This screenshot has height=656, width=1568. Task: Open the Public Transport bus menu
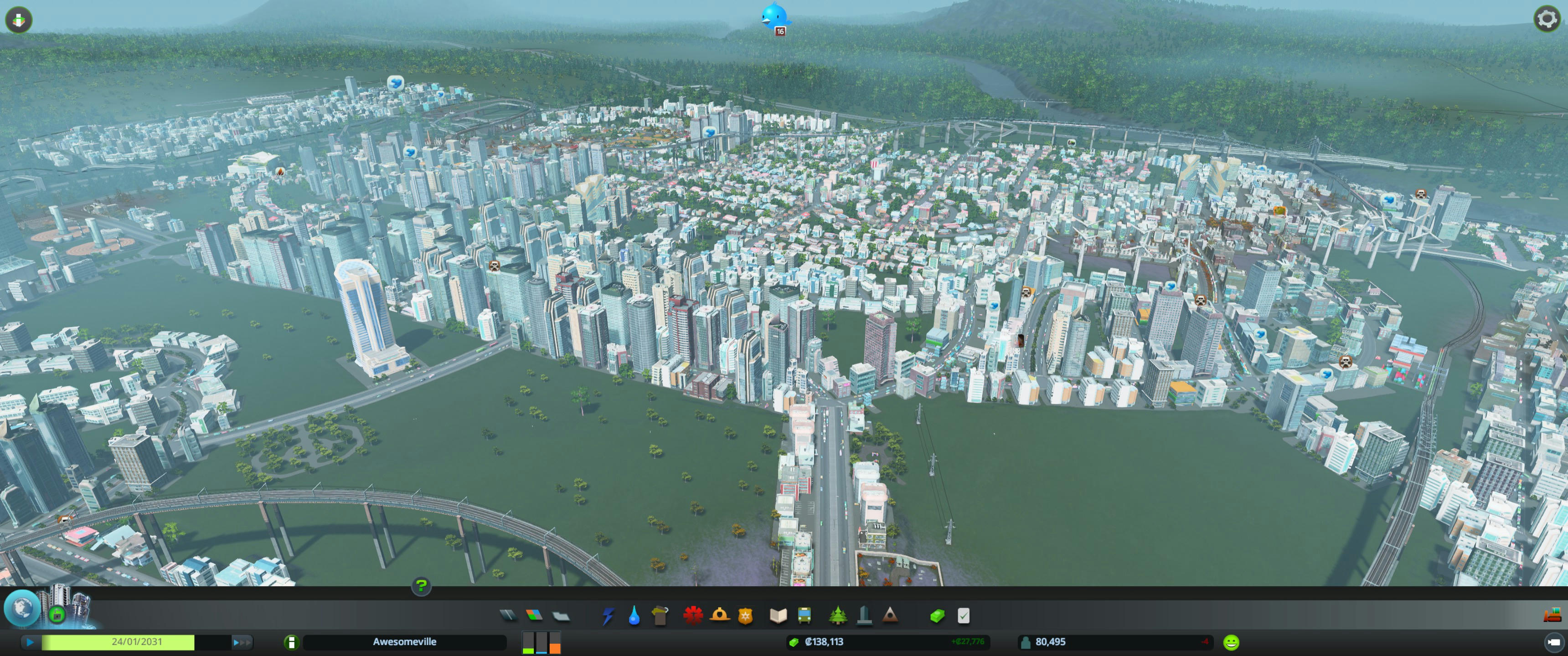[804, 616]
